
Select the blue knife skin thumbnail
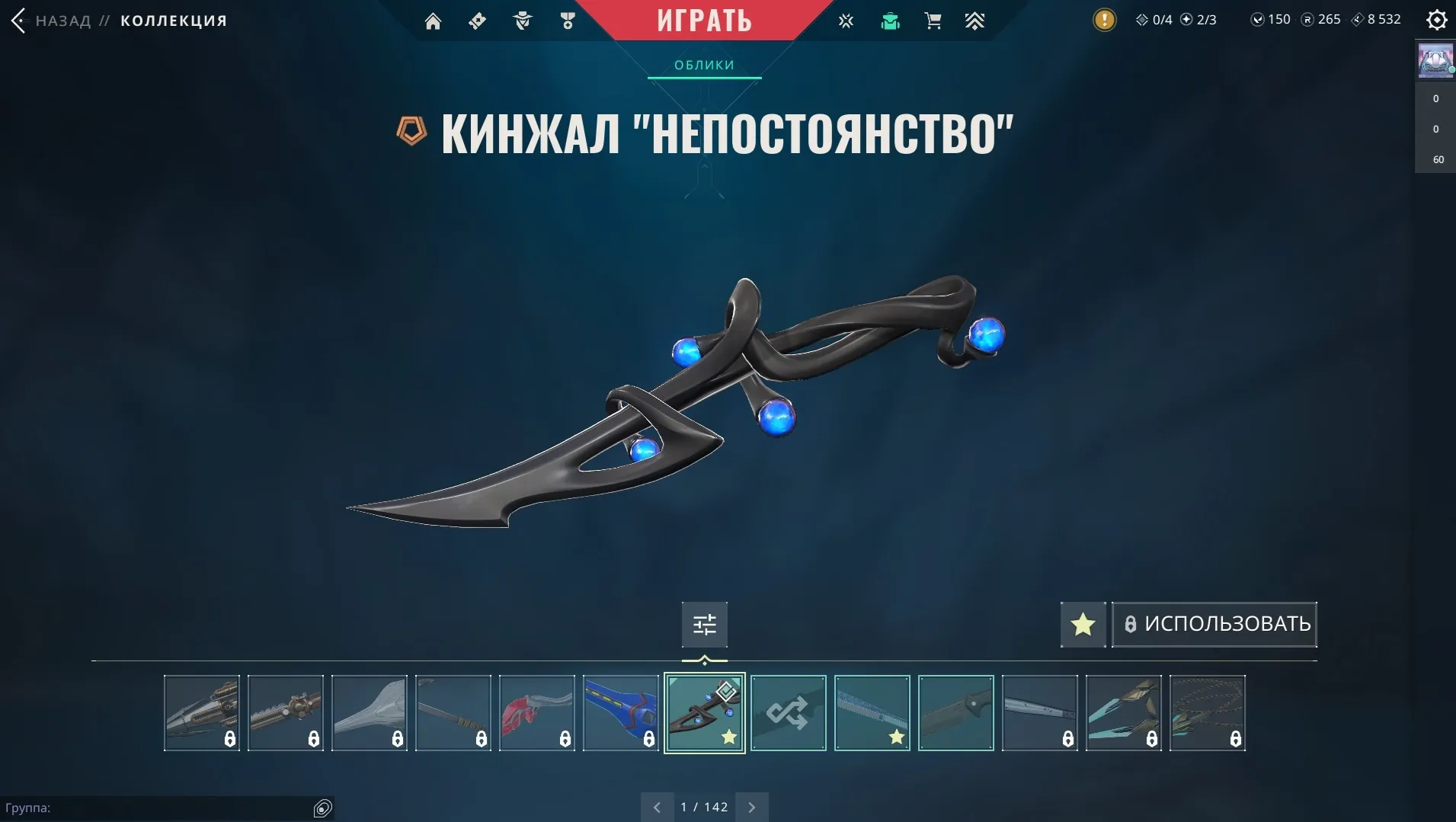(x=620, y=712)
